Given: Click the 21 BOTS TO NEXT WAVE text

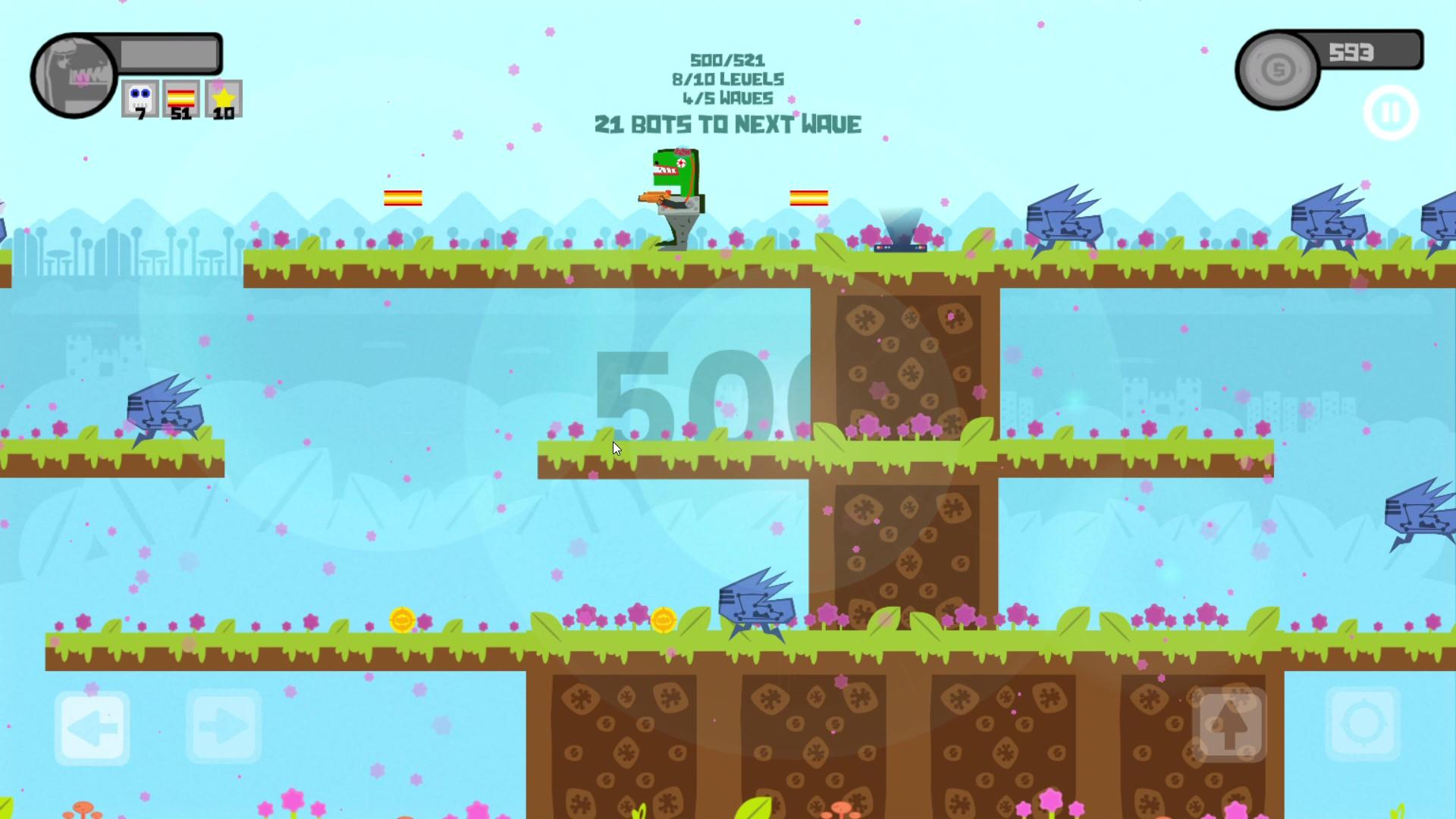Looking at the screenshot, I should (x=727, y=122).
